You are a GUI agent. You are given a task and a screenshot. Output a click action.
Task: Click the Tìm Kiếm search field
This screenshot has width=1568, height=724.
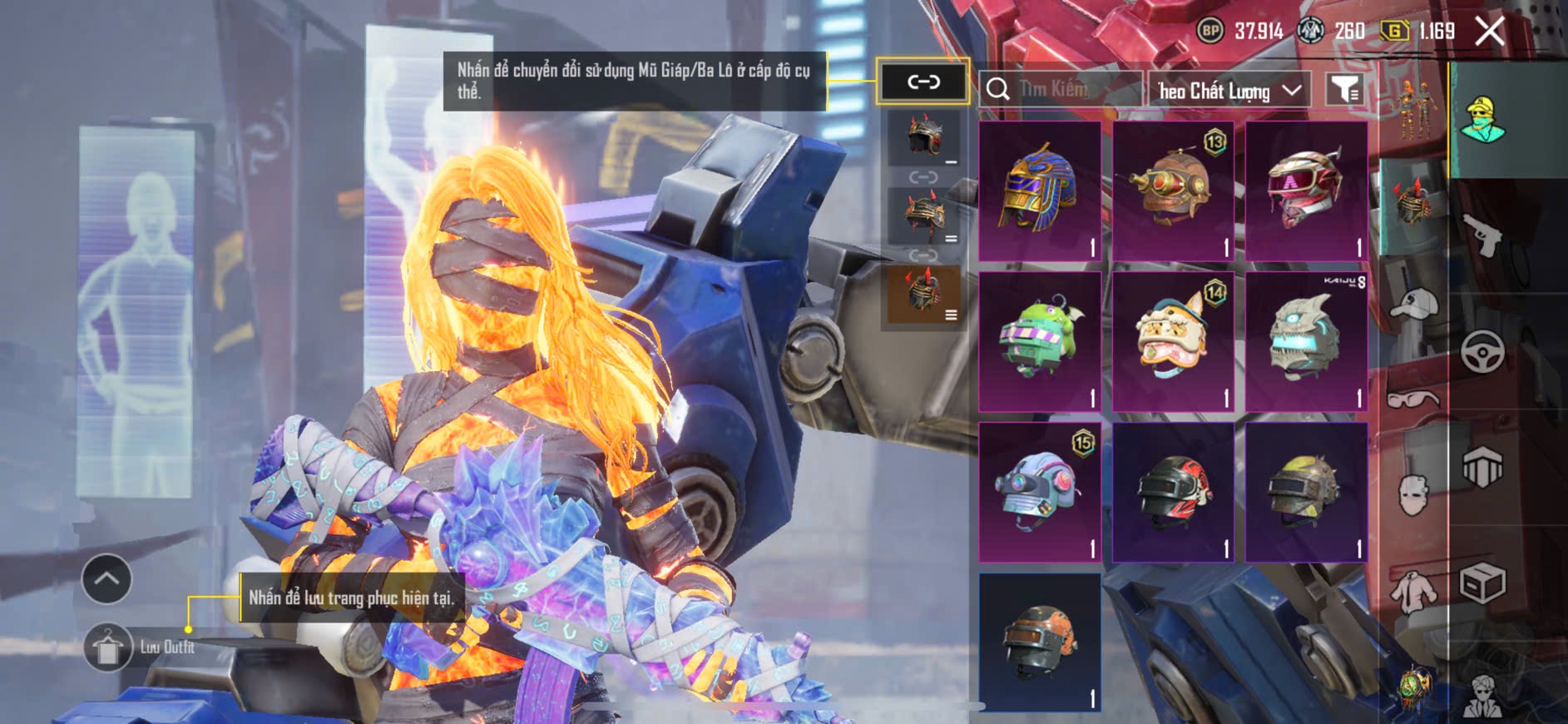tap(1061, 89)
